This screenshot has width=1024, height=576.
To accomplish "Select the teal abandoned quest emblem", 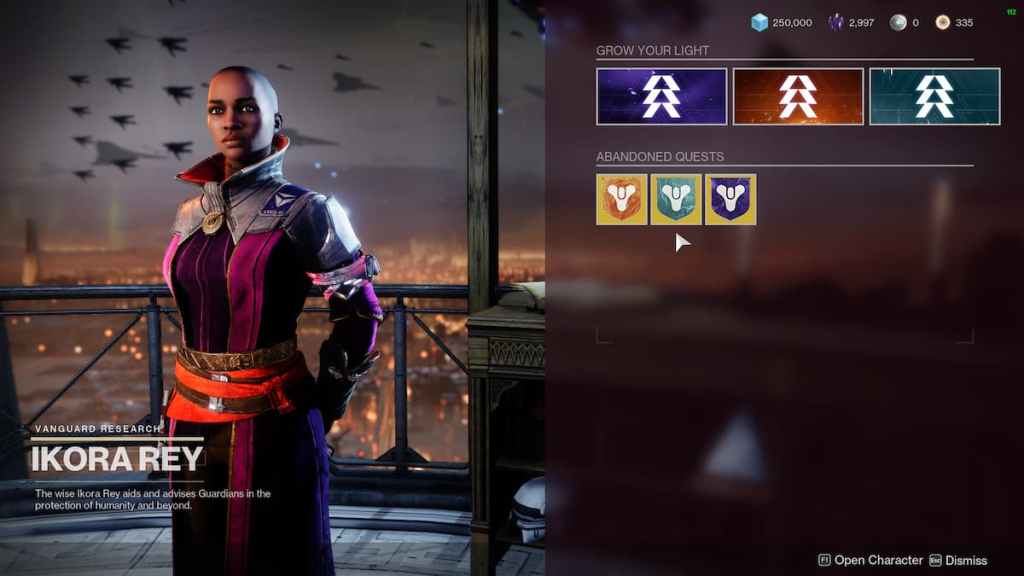I will [x=676, y=199].
